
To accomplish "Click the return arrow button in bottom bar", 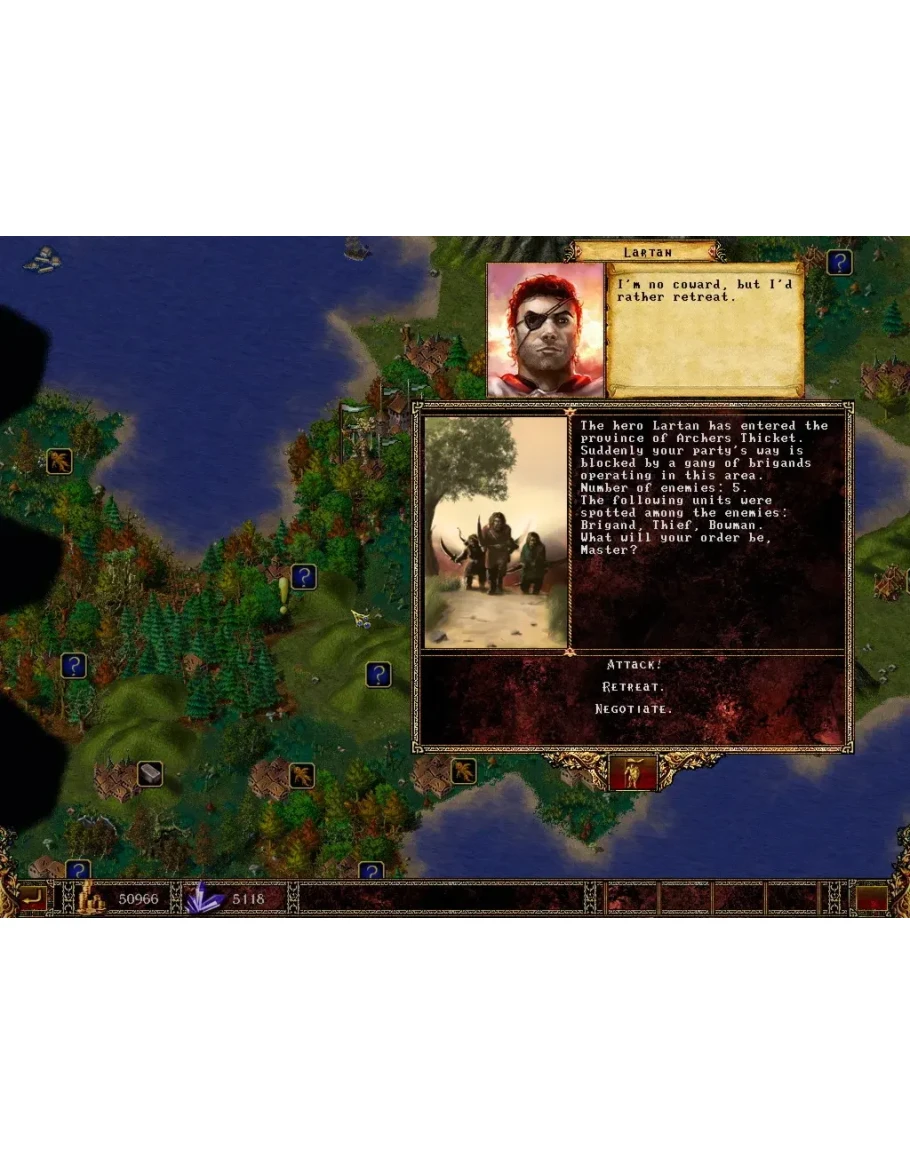I will [33, 898].
